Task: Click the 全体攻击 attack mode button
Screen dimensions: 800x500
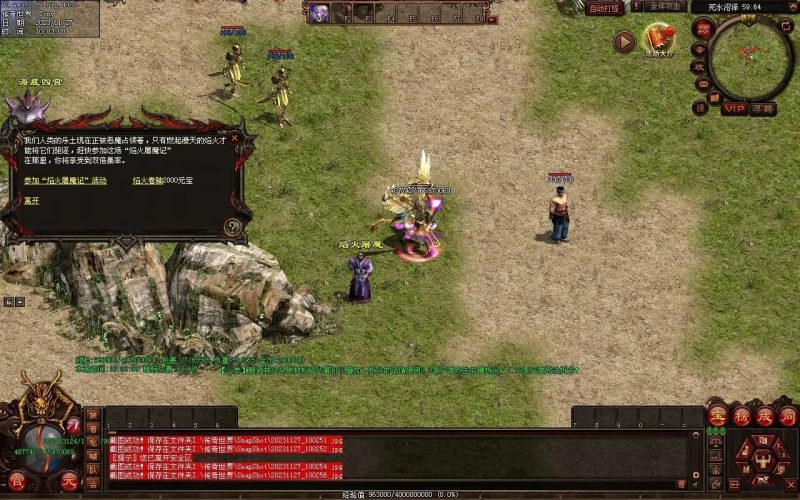Action: click(x=666, y=7)
